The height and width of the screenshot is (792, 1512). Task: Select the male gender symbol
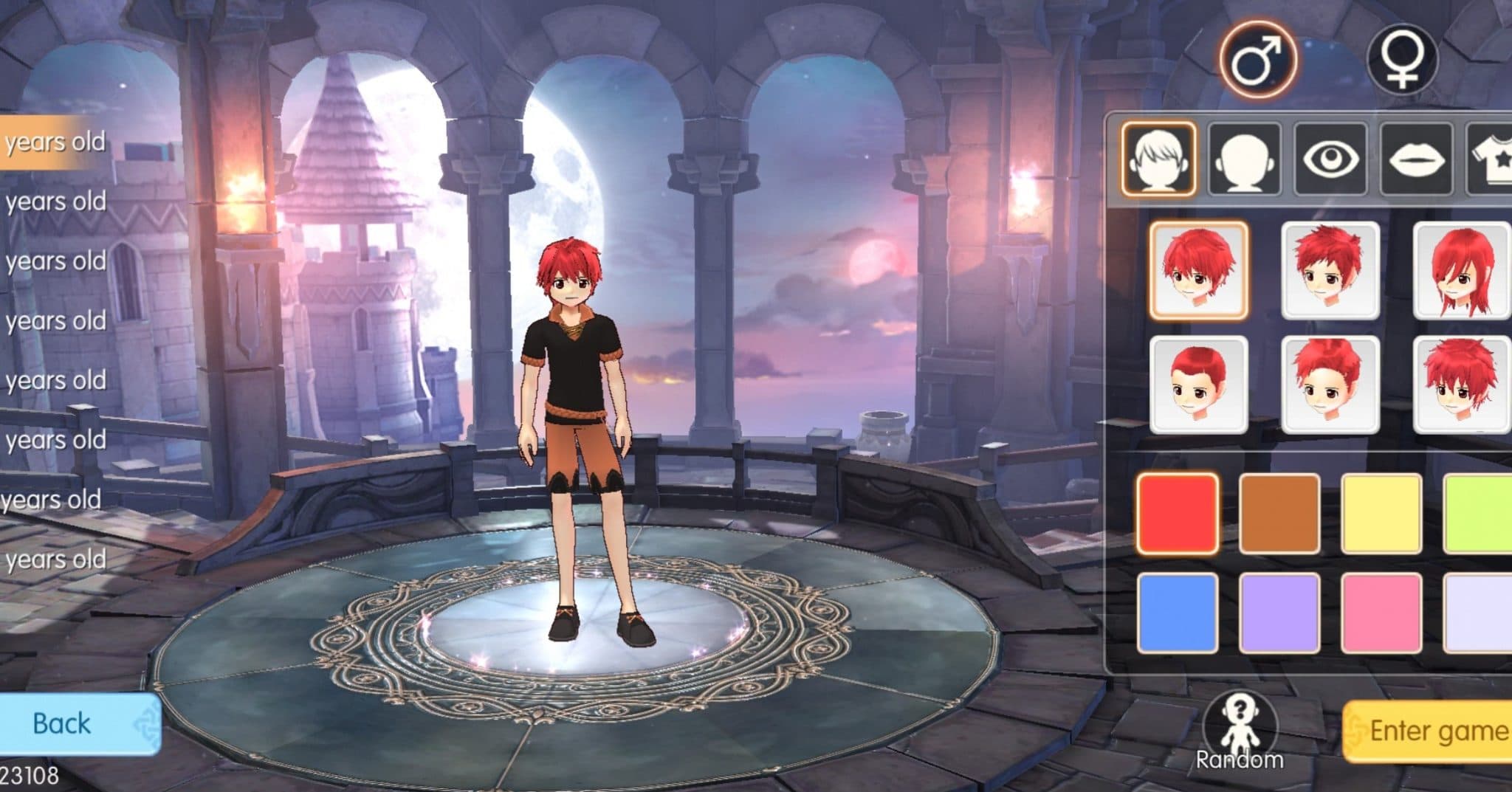click(x=1260, y=59)
